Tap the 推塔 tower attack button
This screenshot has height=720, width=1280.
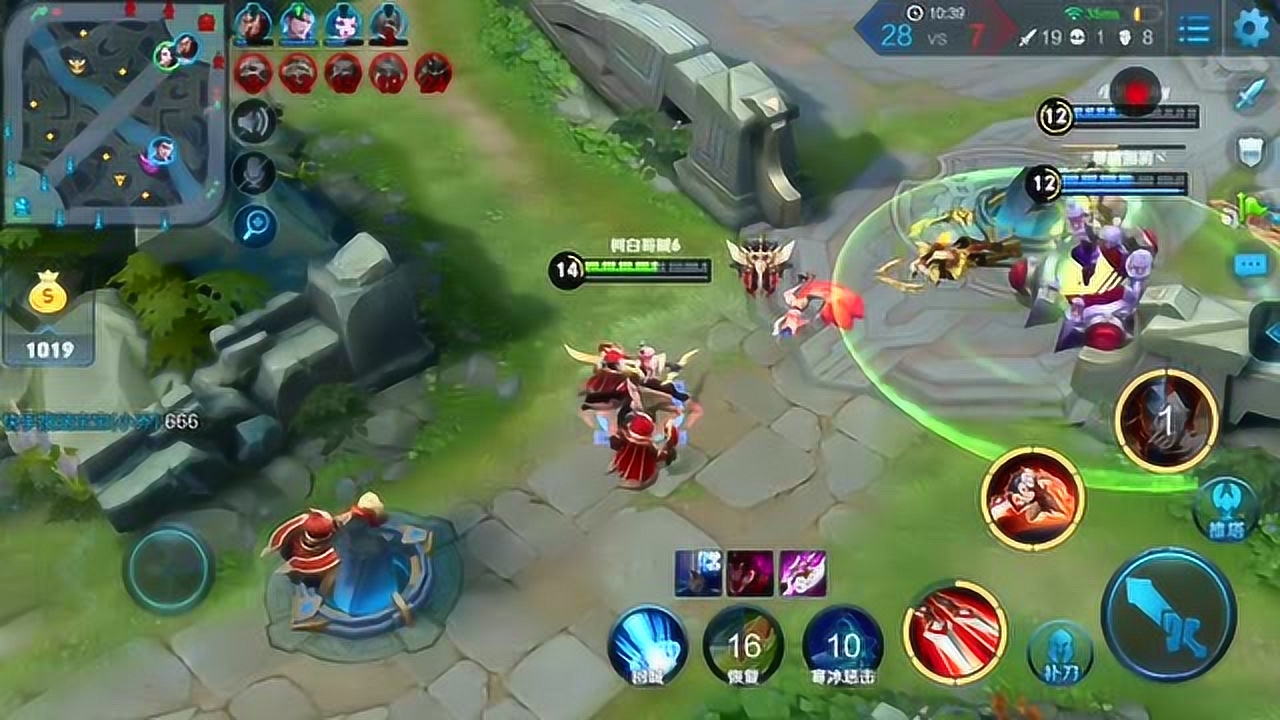(x=1226, y=509)
